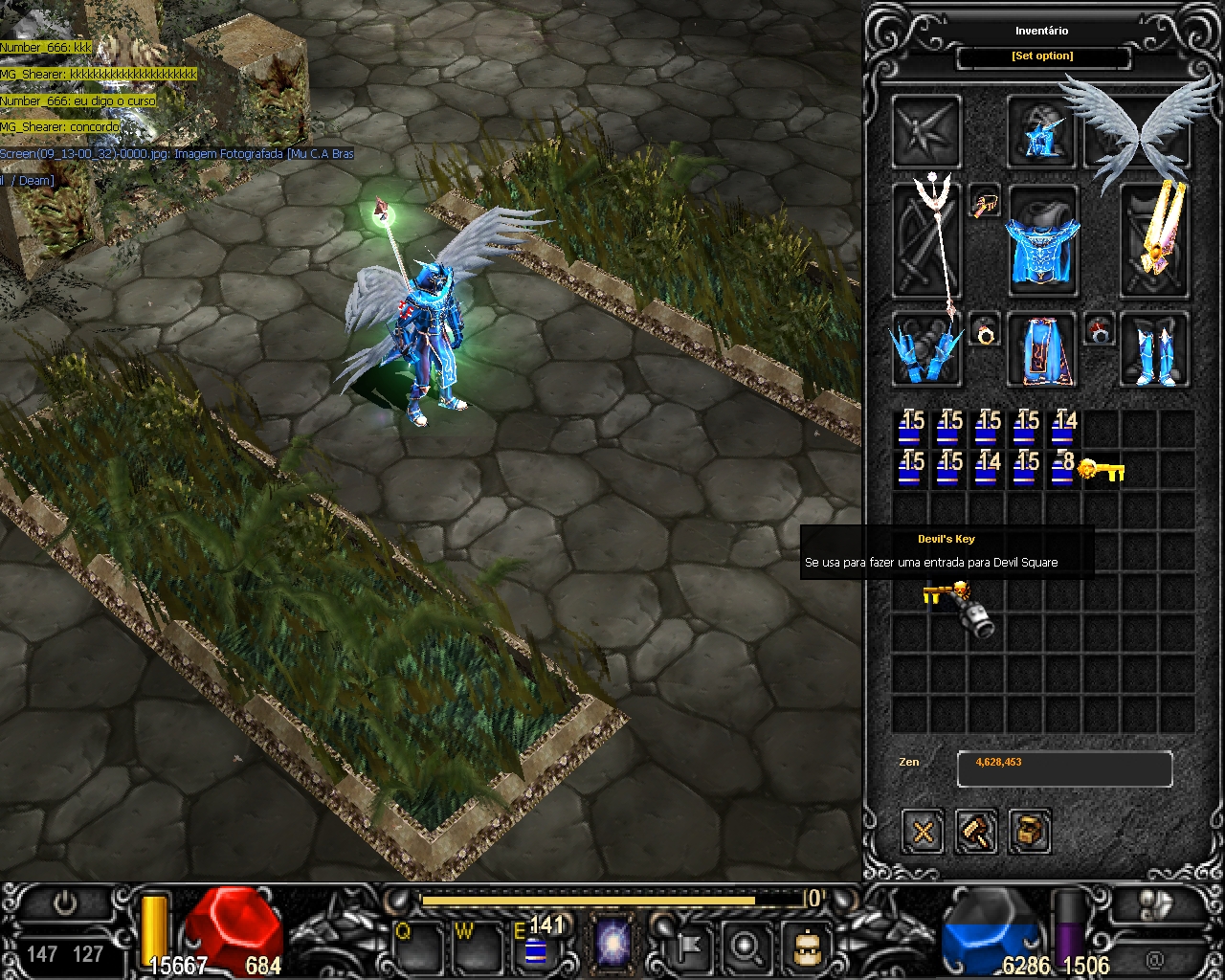Select the mana potion stack showing 8

pos(1062,469)
